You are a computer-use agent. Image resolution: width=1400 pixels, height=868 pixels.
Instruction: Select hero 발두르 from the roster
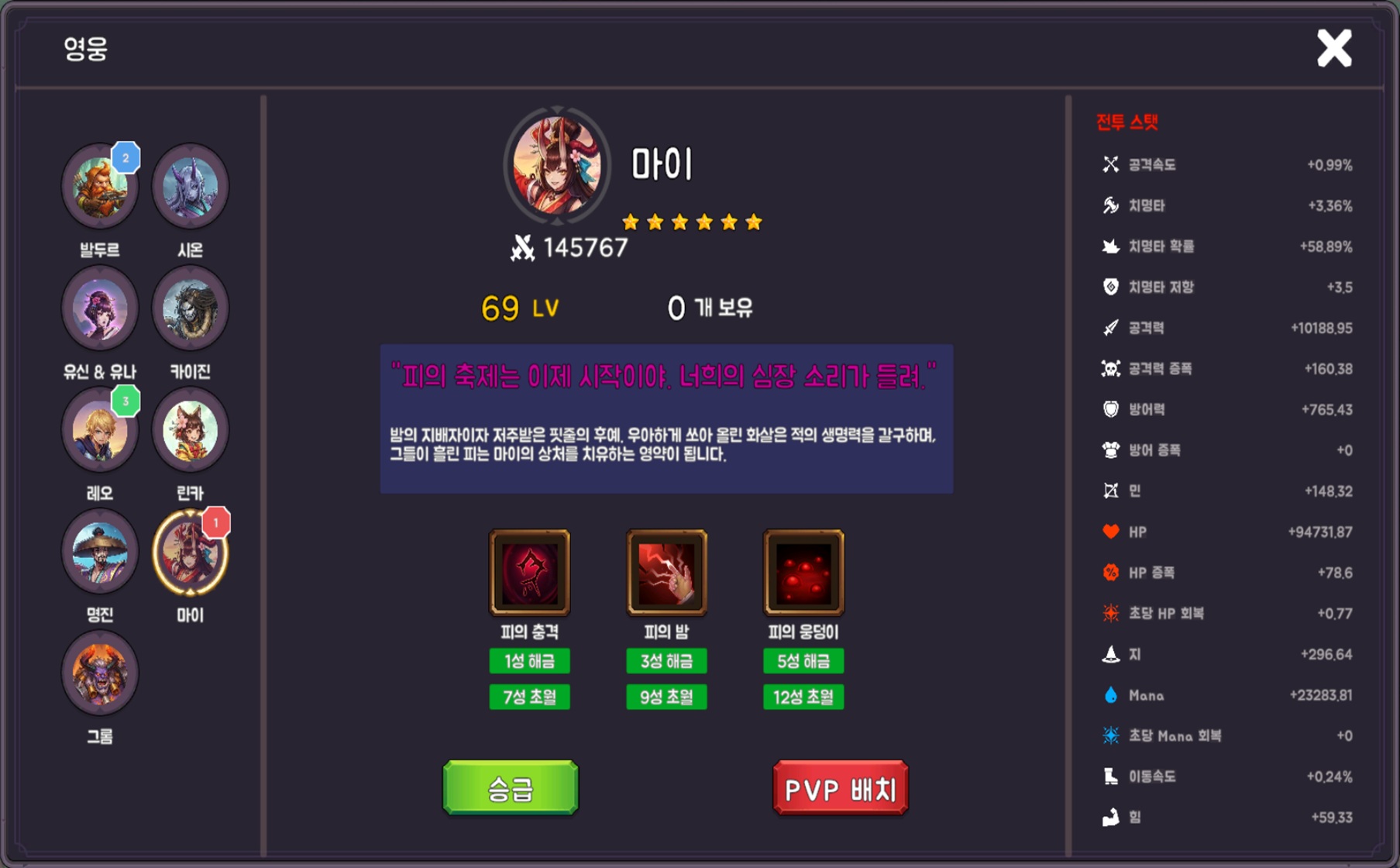tap(99, 186)
